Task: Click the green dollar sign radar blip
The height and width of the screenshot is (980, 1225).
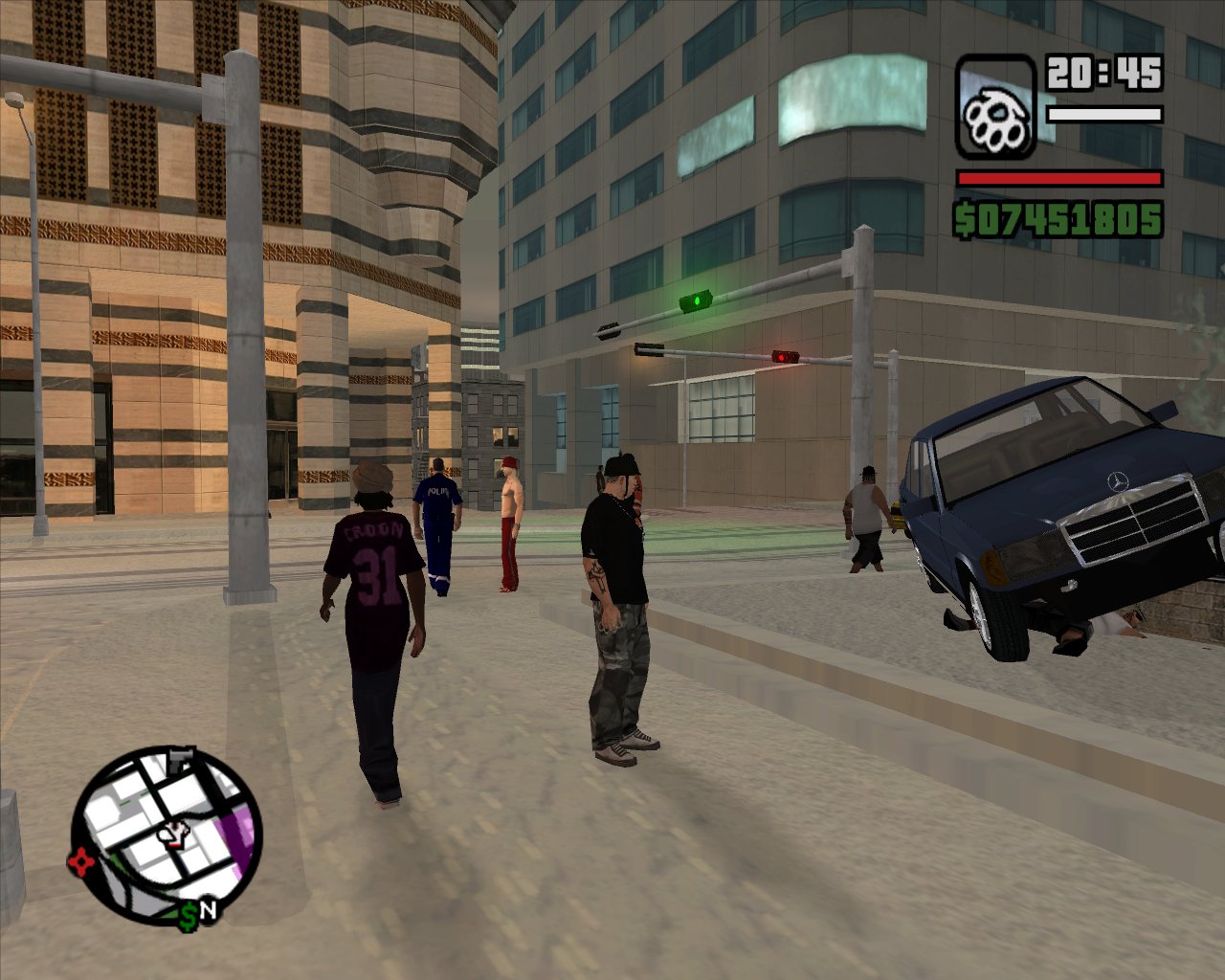Action: (189, 916)
